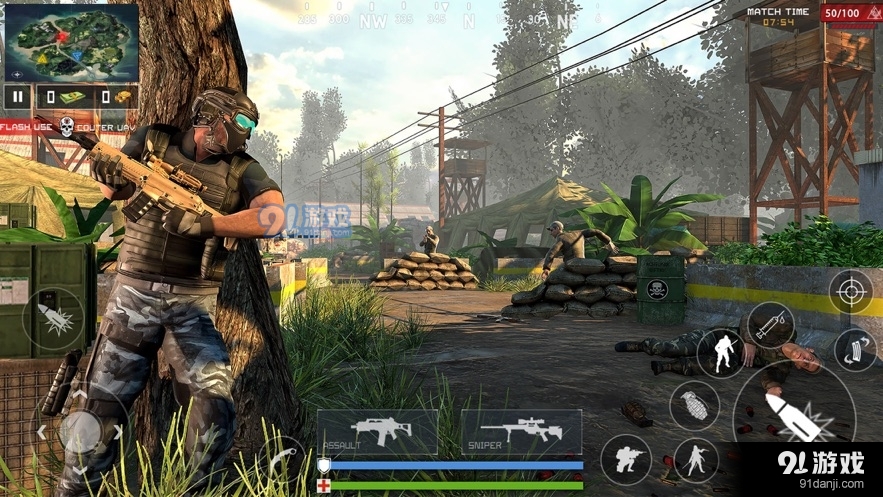Select the Assault rifle weapon slot
Screen dimensions: 883x497
(x=377, y=431)
